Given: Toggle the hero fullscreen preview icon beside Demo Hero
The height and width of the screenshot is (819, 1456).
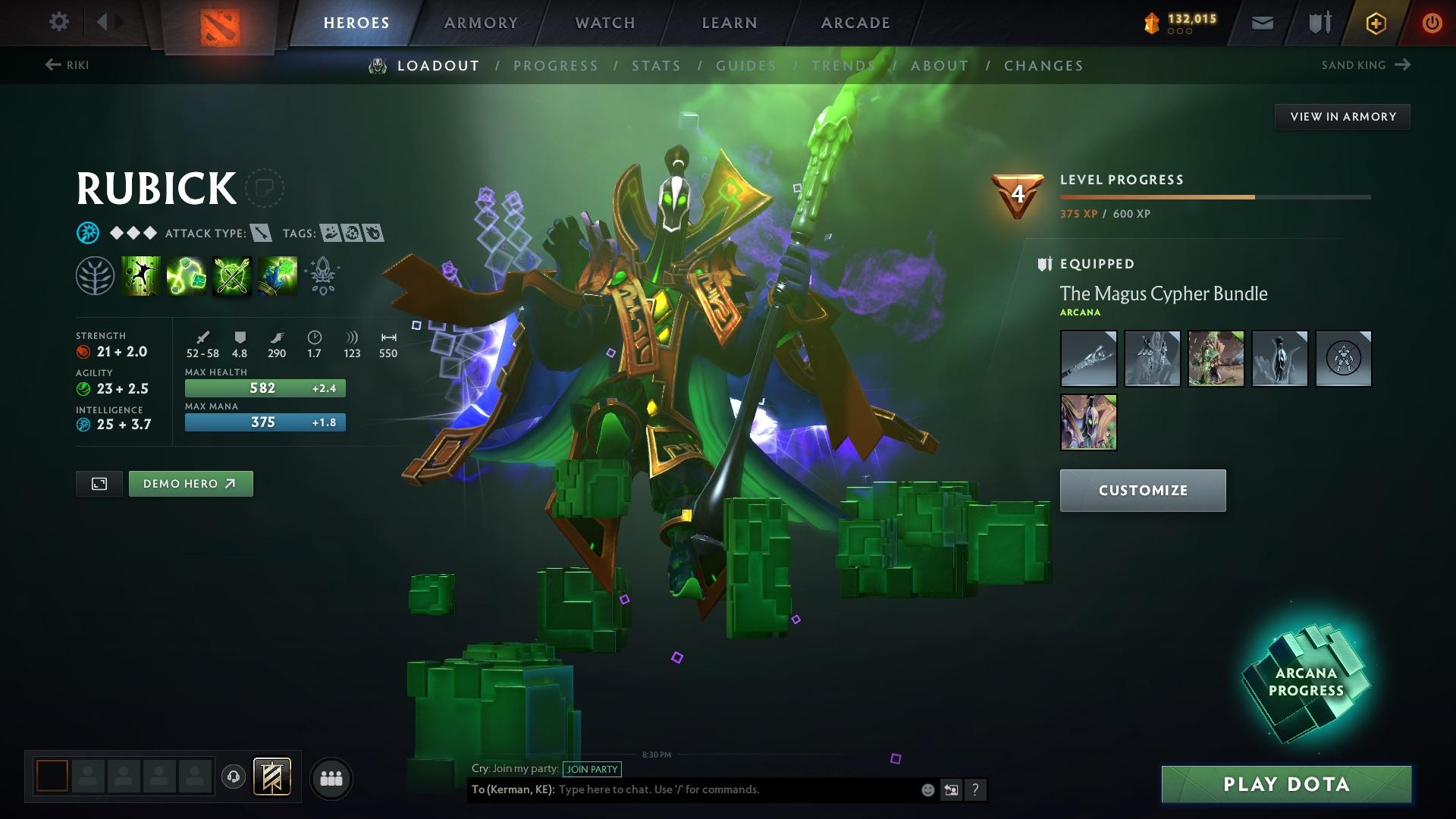Looking at the screenshot, I should pyautogui.click(x=99, y=483).
